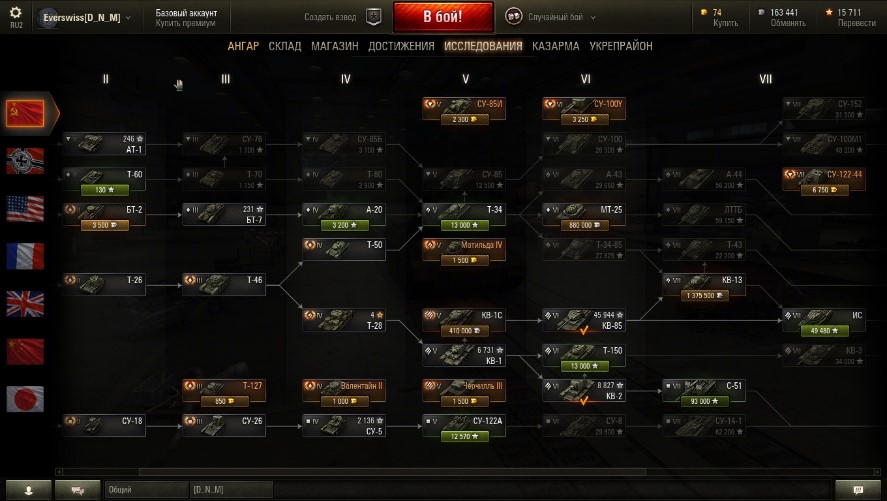
Task: Select the French nation flag
Action: [x=25, y=256]
